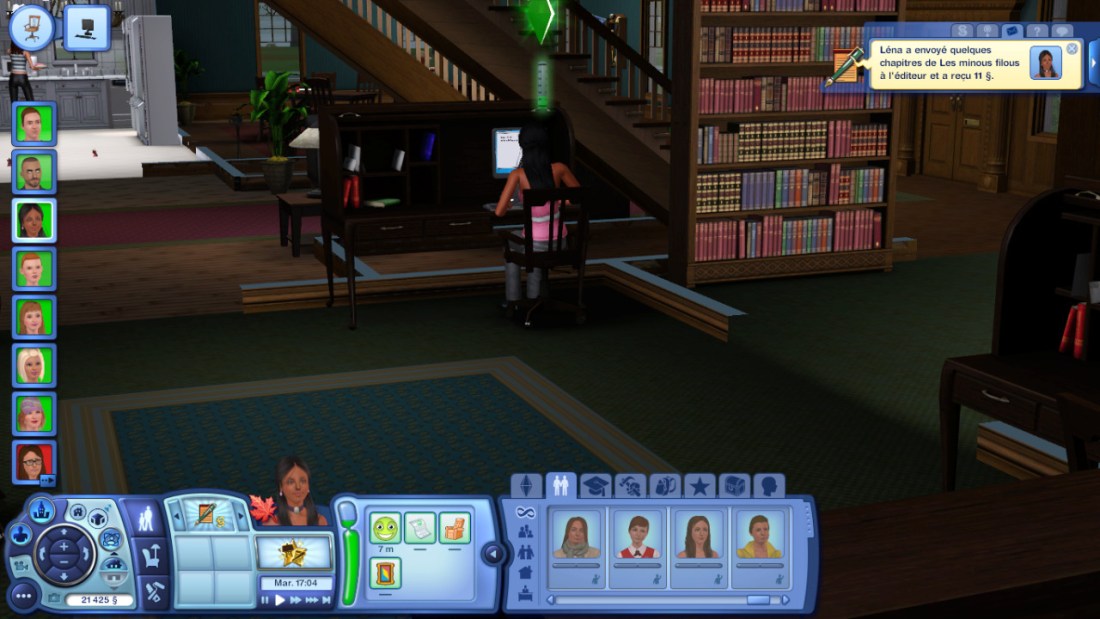The width and height of the screenshot is (1100, 619).
Task: Open the three-dots options menu
Action: pyautogui.click(x=24, y=596)
